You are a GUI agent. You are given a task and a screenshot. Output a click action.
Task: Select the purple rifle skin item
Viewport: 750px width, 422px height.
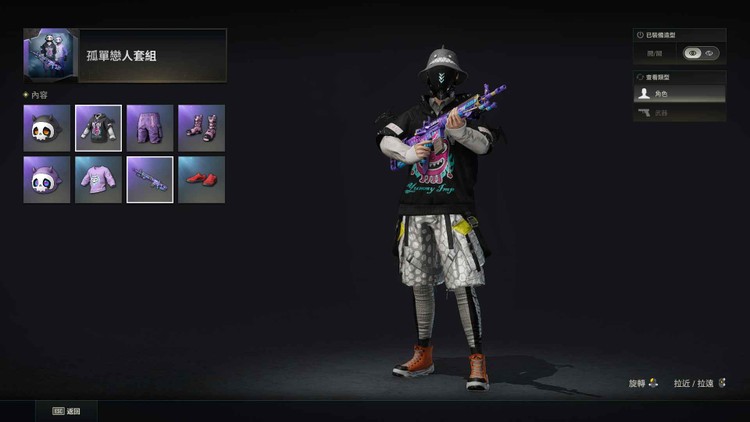tap(150, 180)
